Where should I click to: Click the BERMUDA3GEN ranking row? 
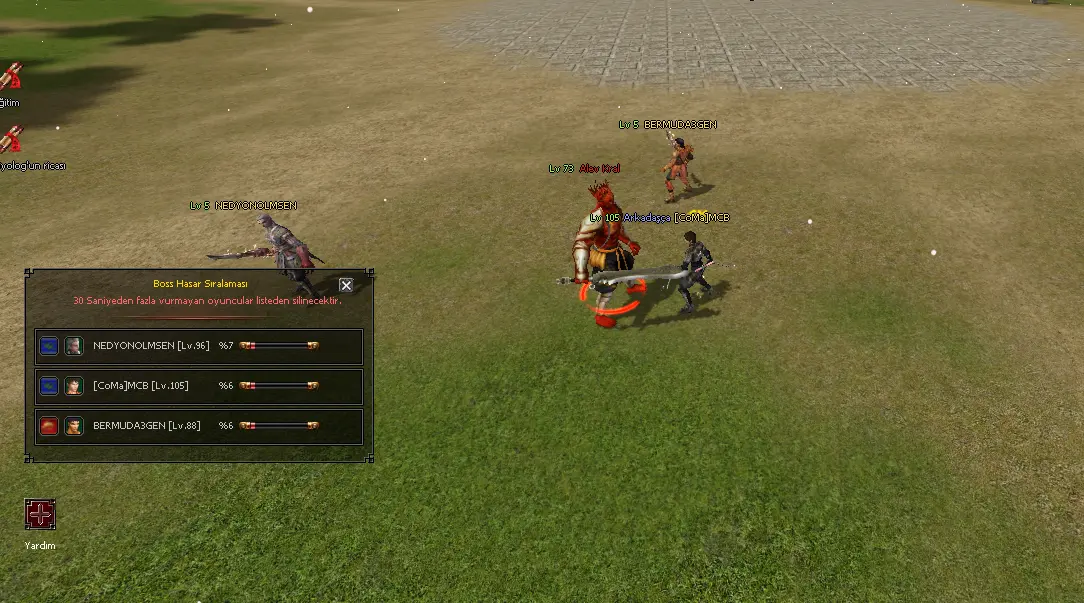tap(199, 426)
